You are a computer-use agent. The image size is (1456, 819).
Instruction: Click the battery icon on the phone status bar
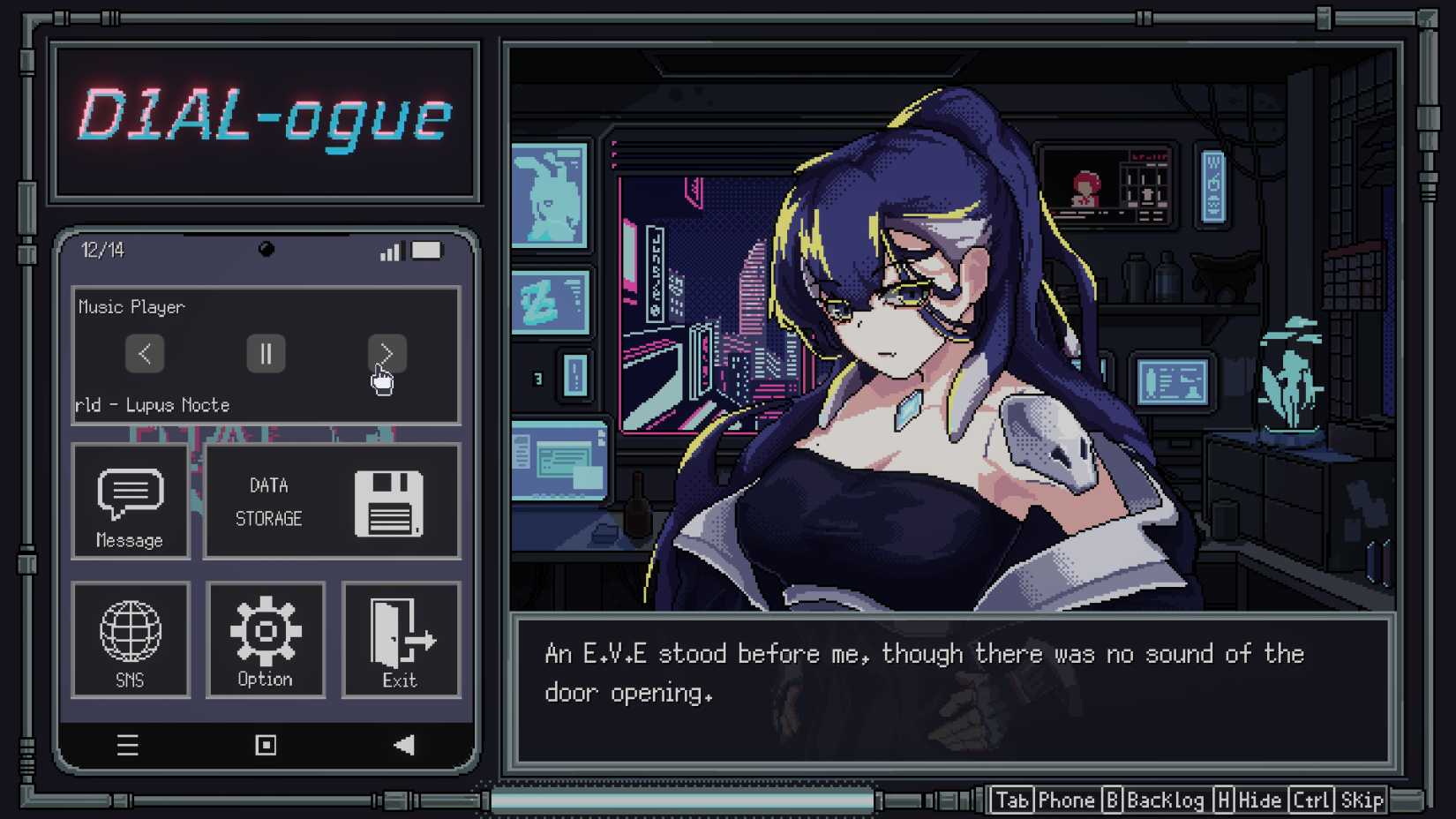(x=427, y=252)
